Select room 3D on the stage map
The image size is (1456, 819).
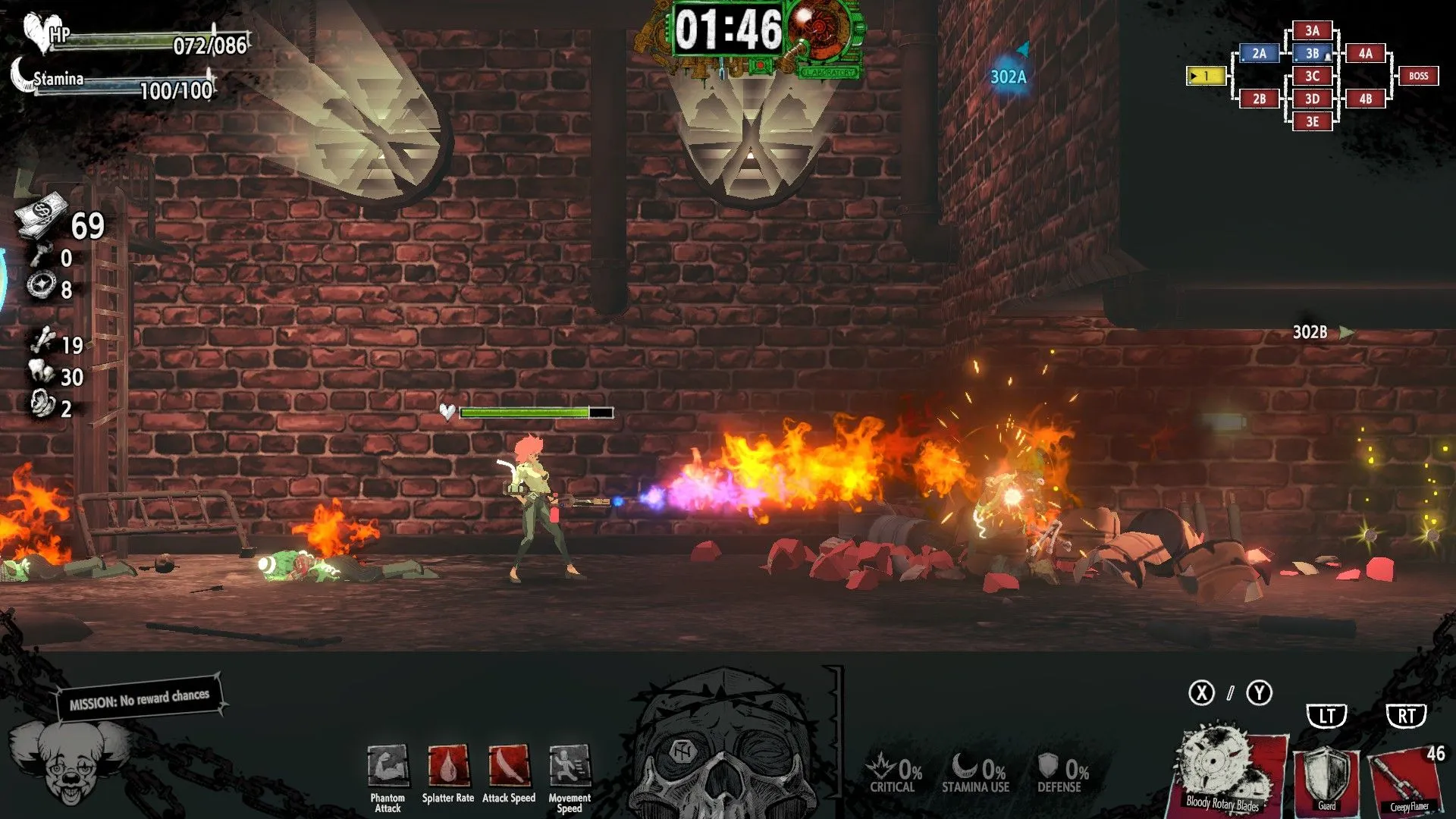[1312, 99]
